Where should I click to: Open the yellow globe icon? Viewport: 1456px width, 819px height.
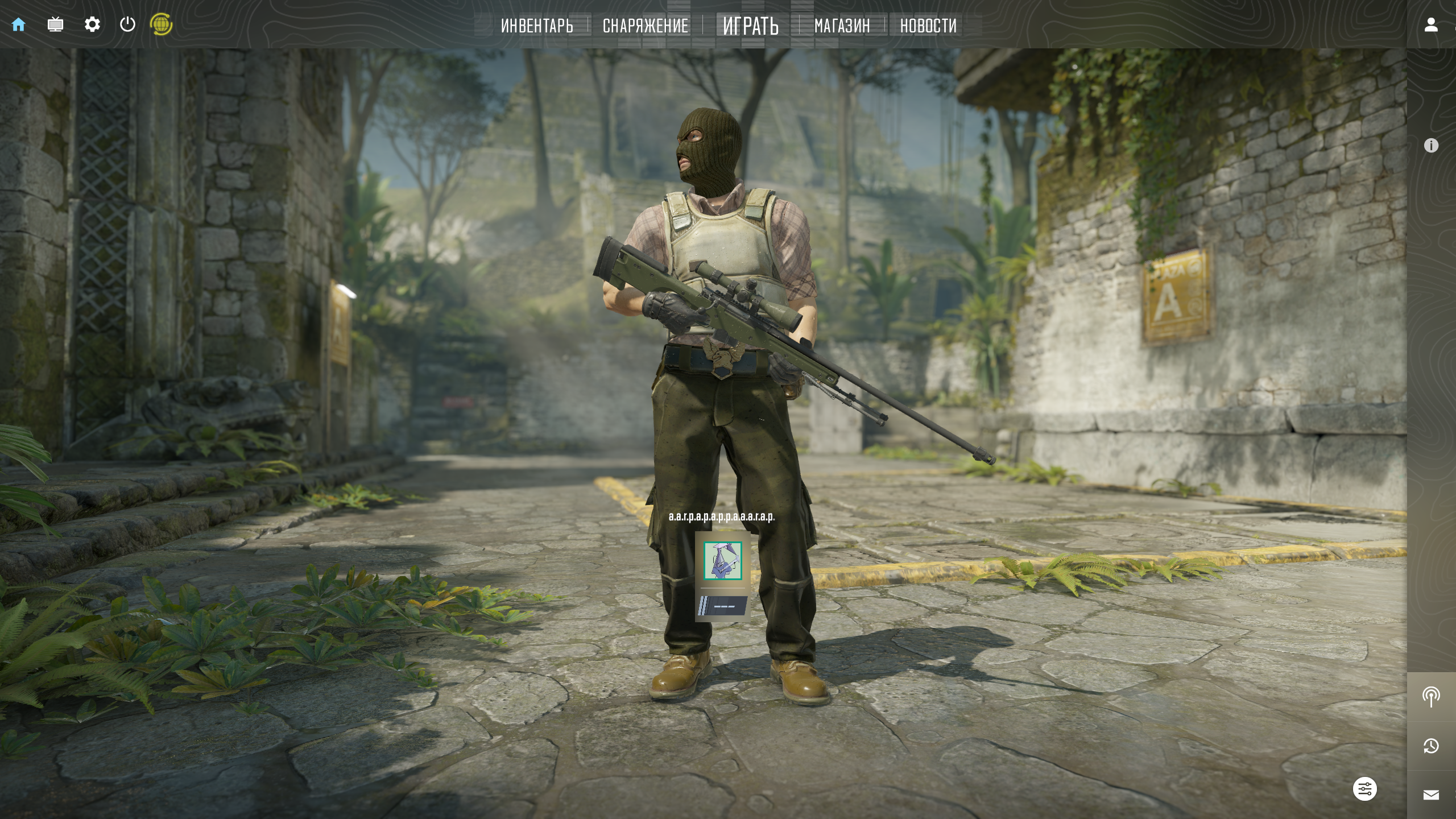pyautogui.click(x=161, y=24)
